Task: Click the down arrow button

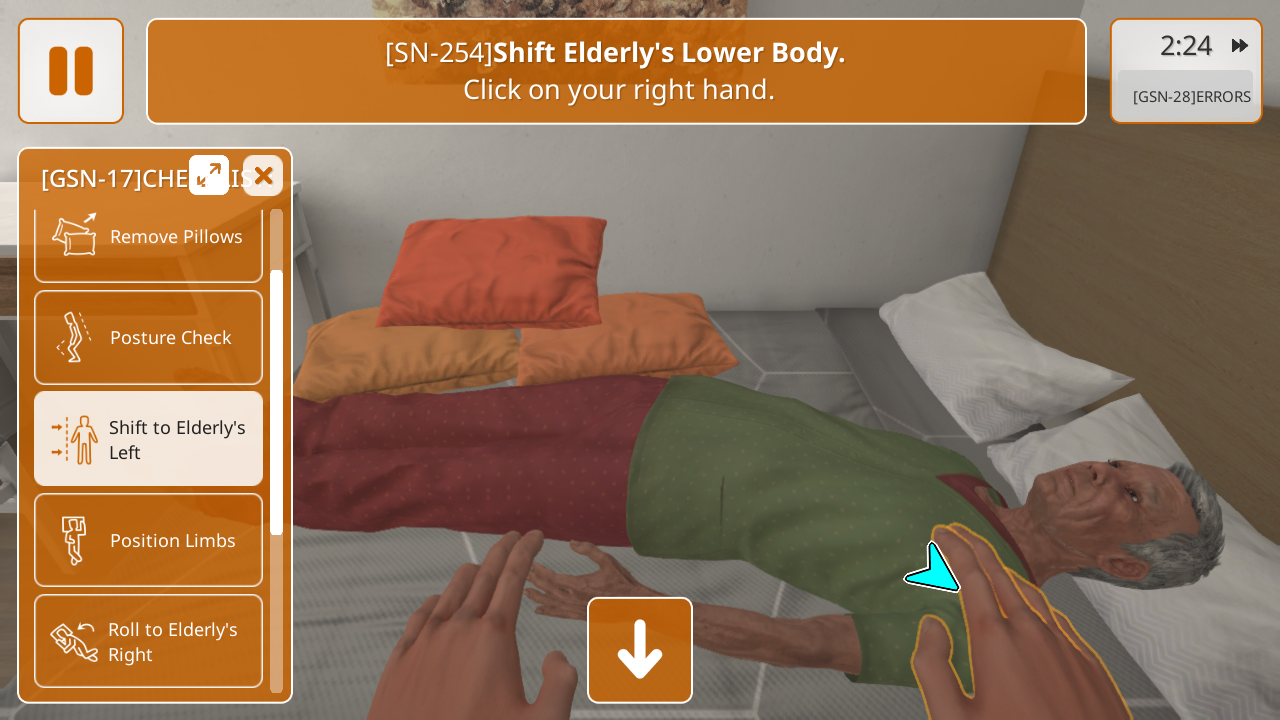Action: coord(640,650)
